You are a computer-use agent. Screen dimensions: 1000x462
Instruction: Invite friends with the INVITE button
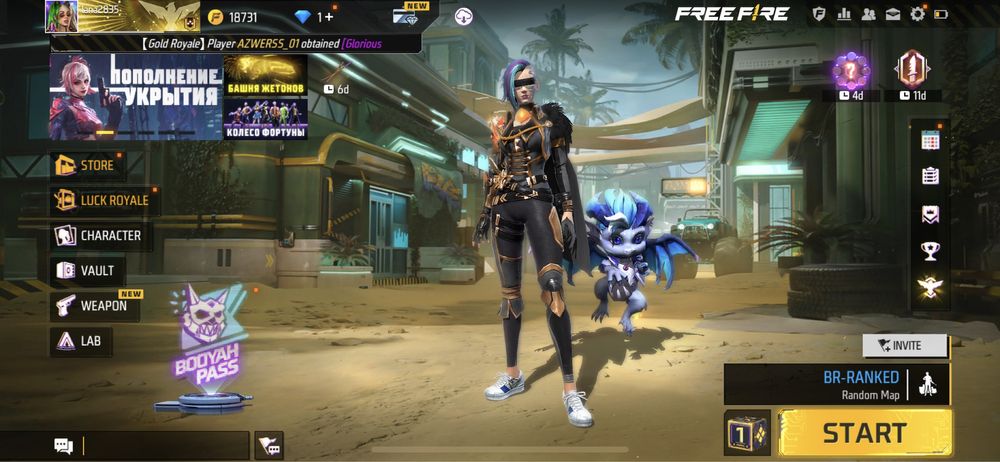pyautogui.click(x=905, y=345)
